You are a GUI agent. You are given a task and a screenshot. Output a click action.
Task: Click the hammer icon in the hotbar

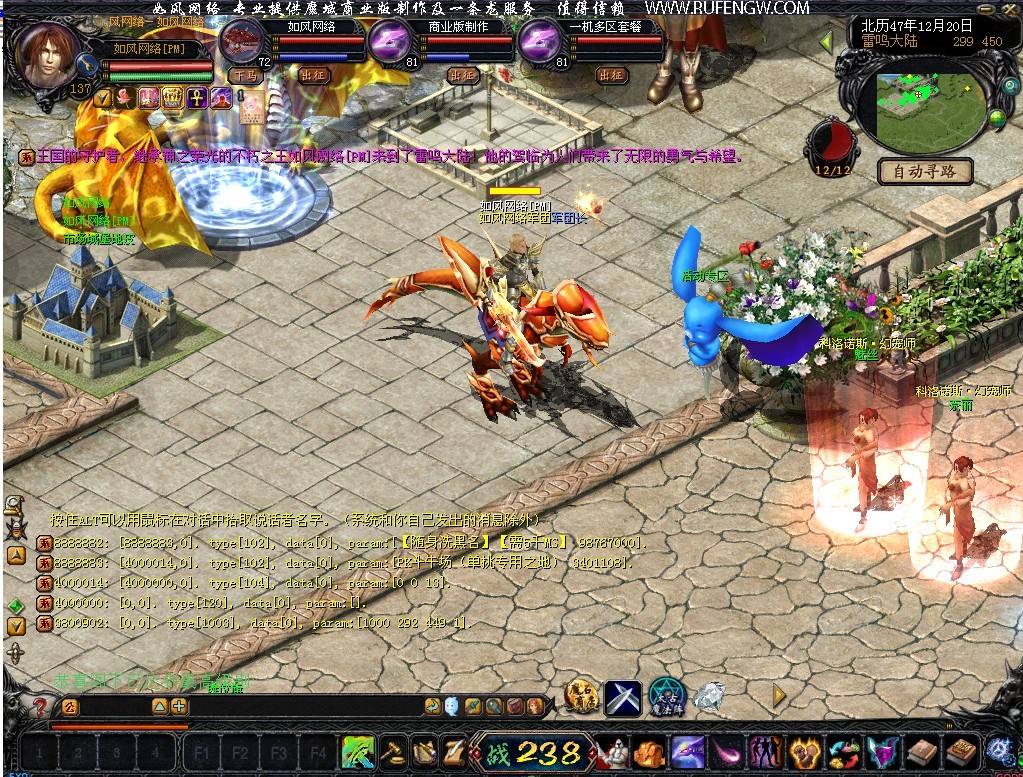[x=393, y=751]
